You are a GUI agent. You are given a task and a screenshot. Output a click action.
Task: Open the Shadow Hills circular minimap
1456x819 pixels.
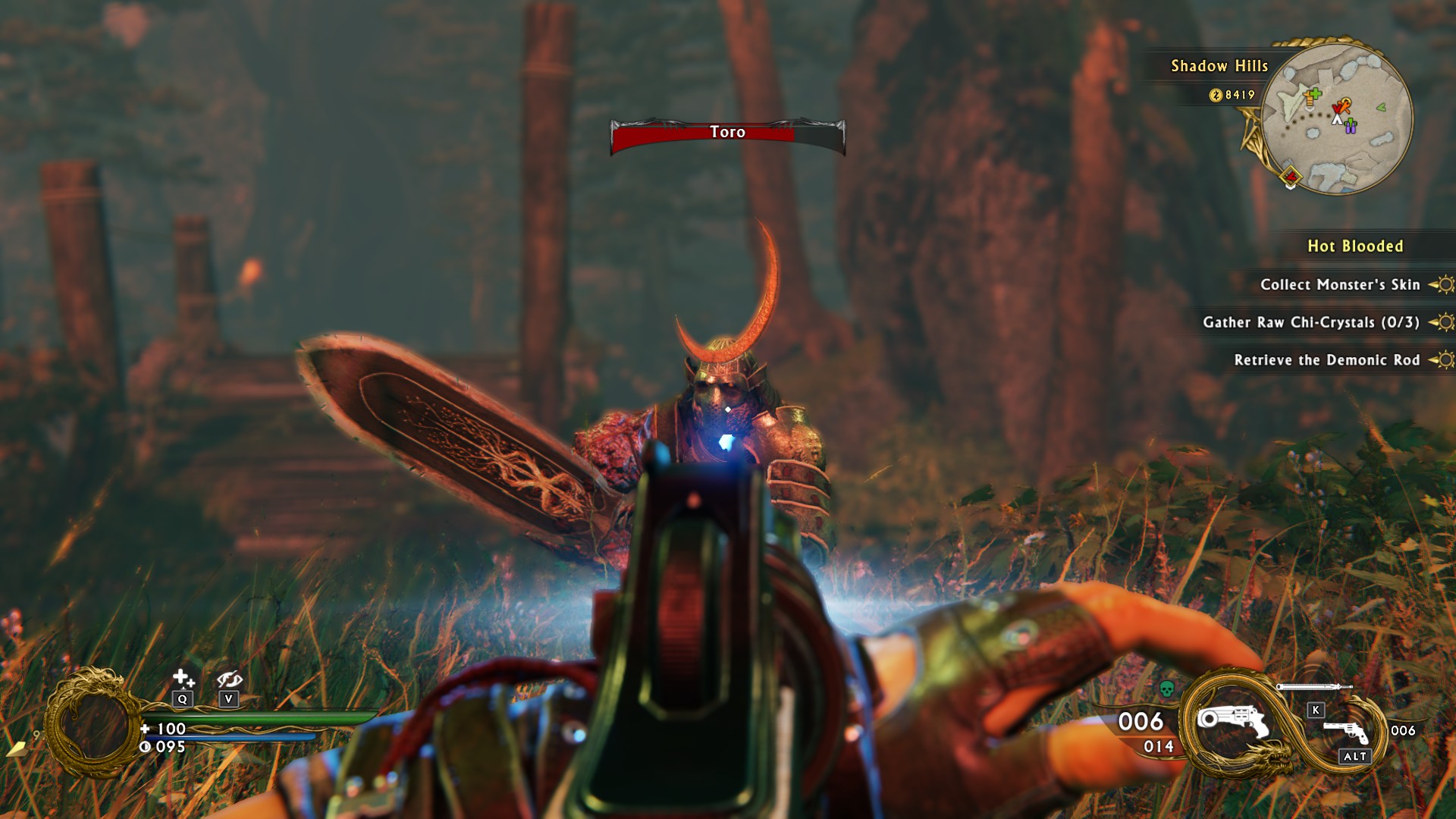point(1336,118)
